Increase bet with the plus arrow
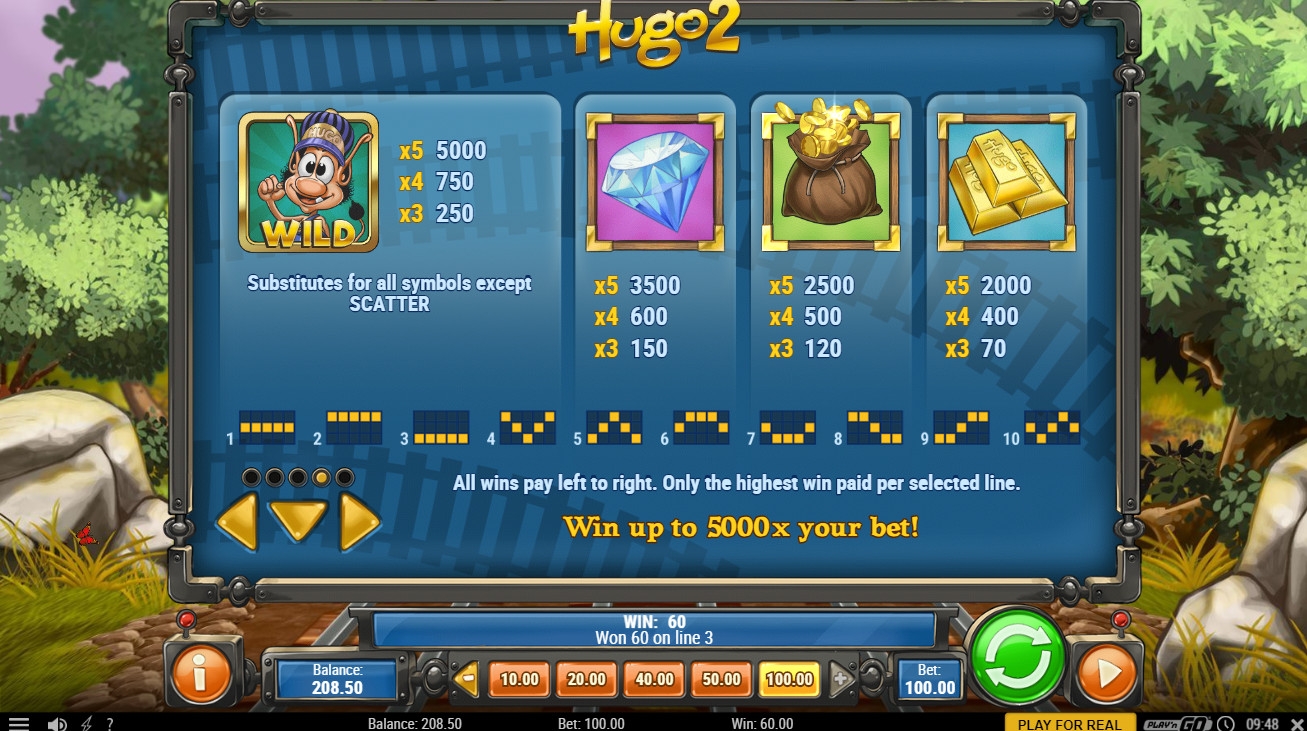The height and width of the screenshot is (731, 1307). [840, 680]
